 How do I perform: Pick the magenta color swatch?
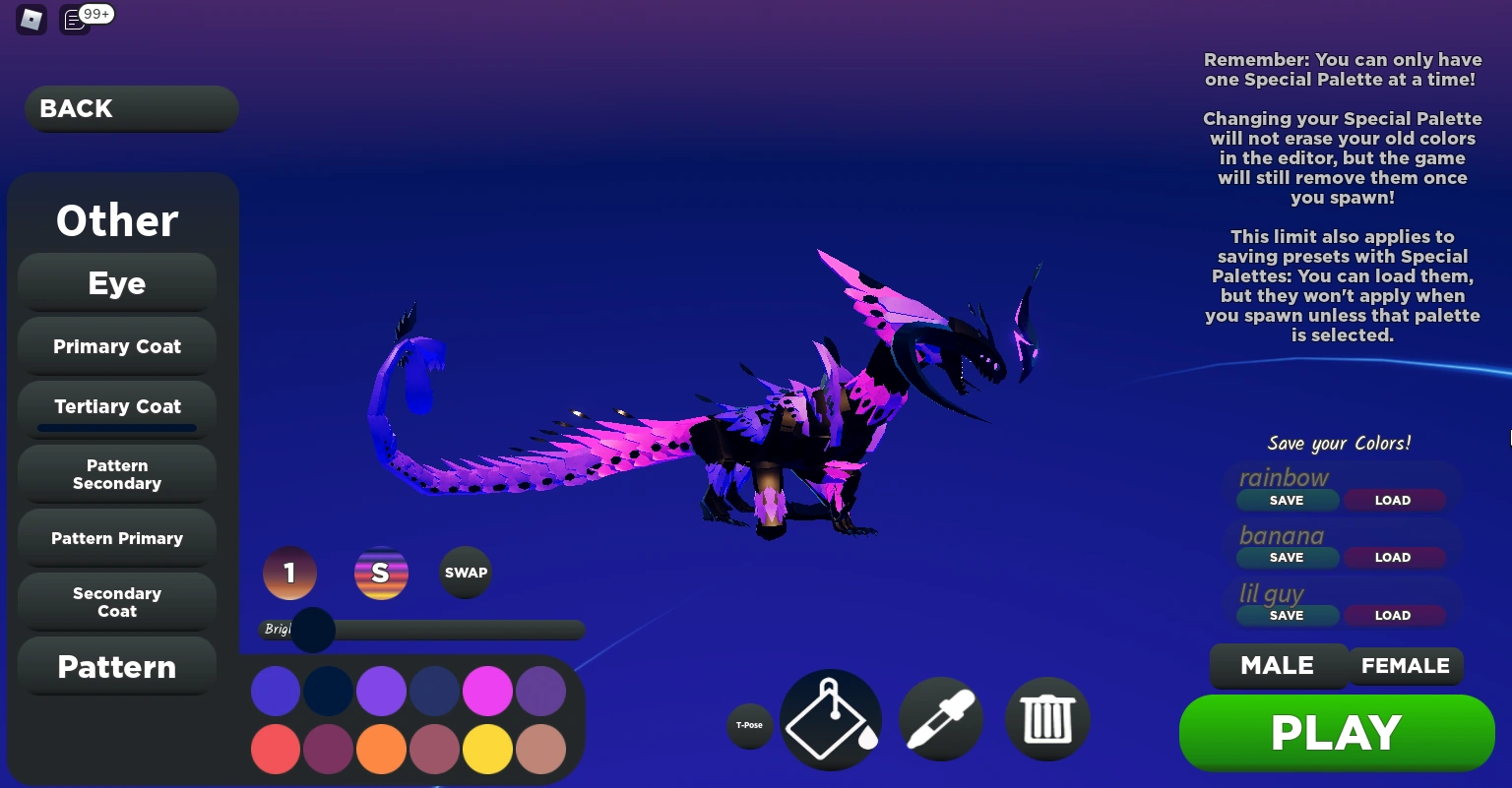487,691
